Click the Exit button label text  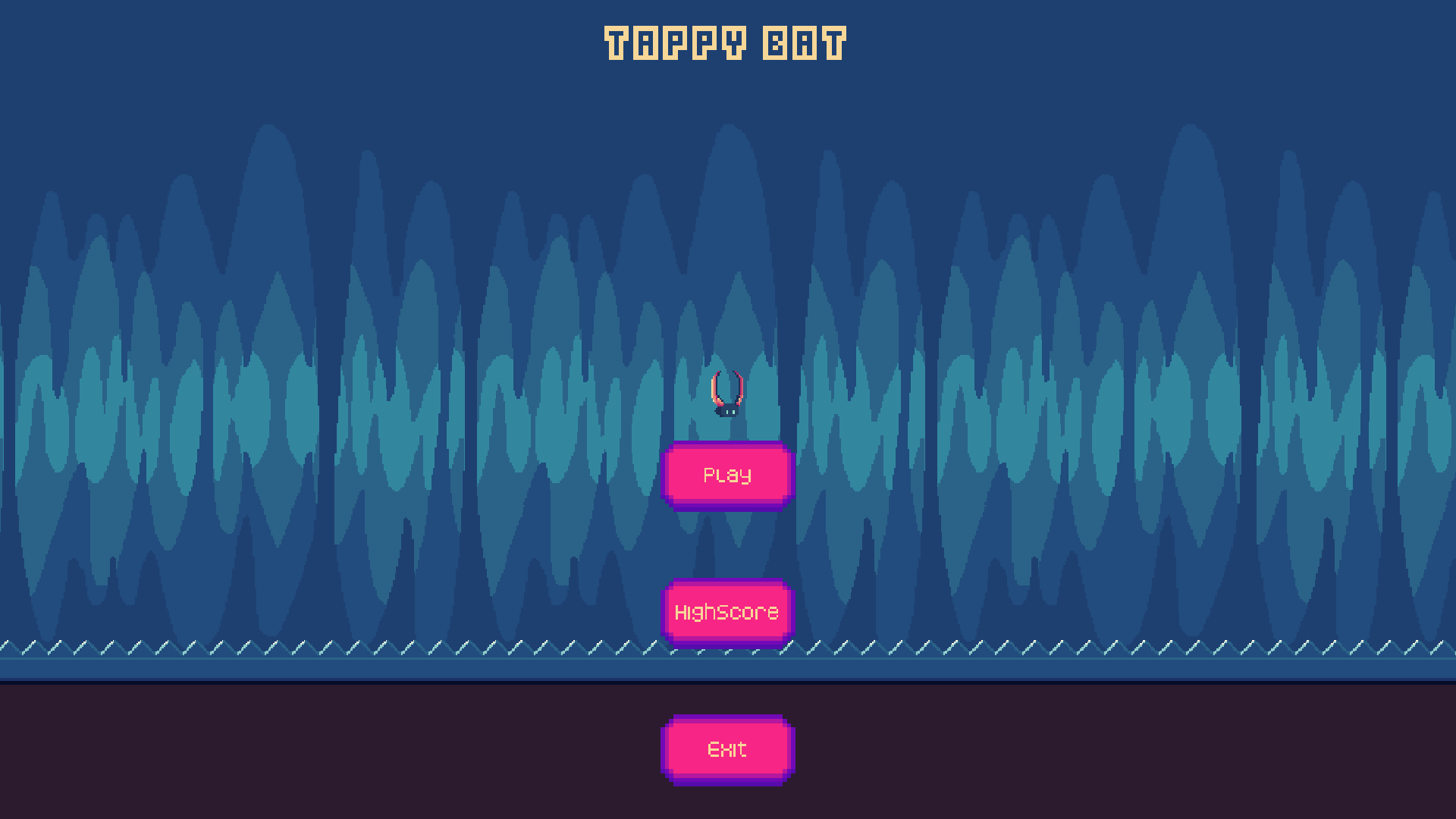[x=726, y=749]
